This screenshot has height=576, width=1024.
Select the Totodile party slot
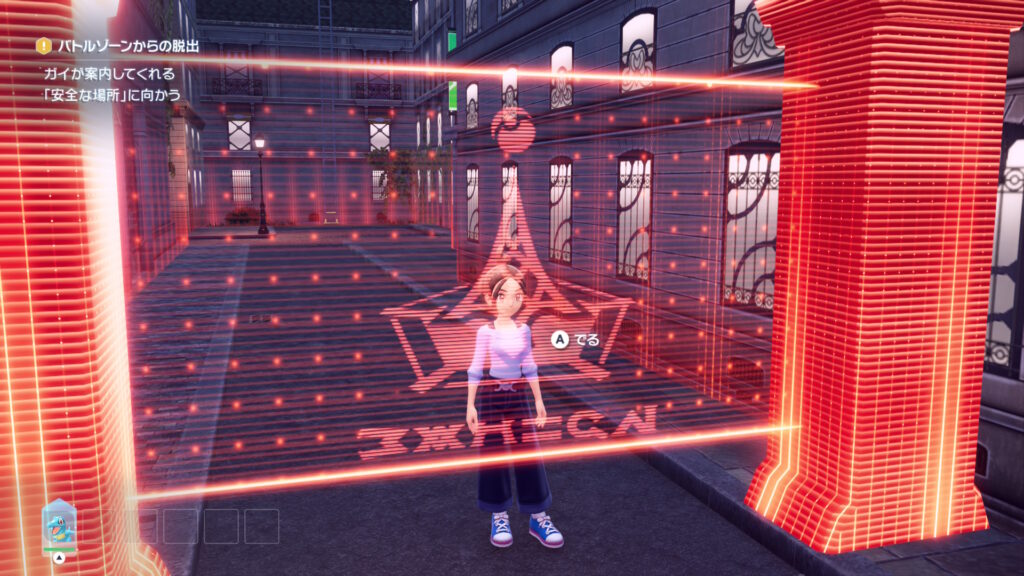(59, 524)
